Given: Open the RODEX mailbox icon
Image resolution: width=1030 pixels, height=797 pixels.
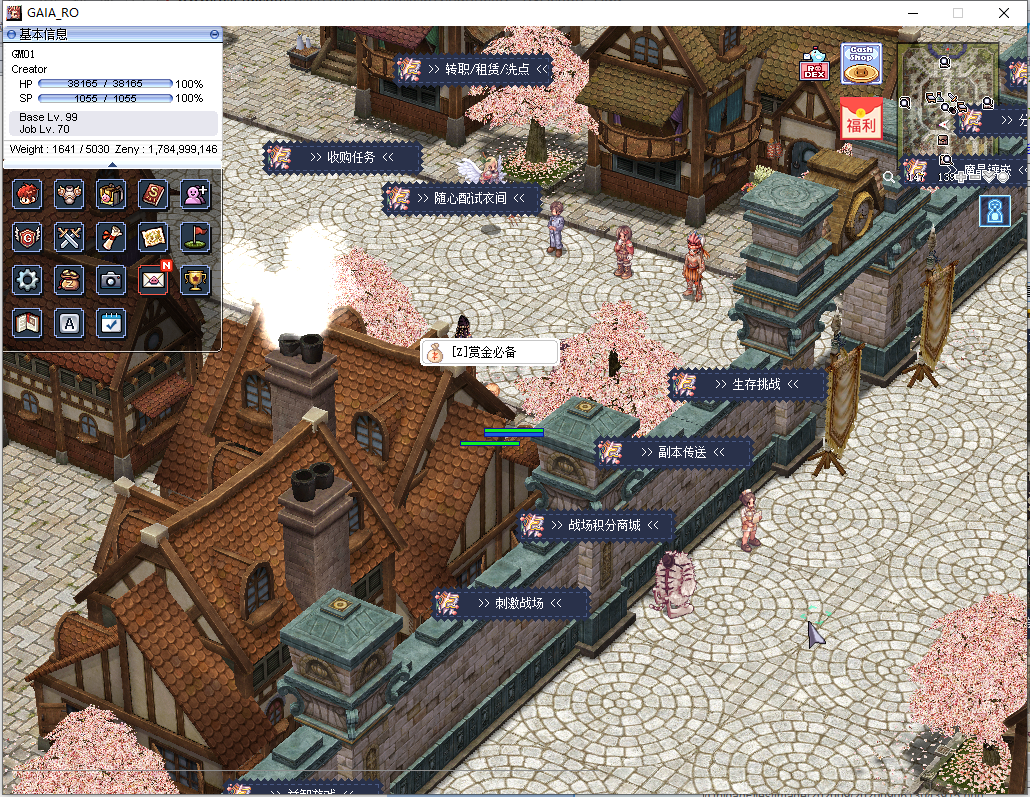Looking at the screenshot, I should [x=814, y=65].
